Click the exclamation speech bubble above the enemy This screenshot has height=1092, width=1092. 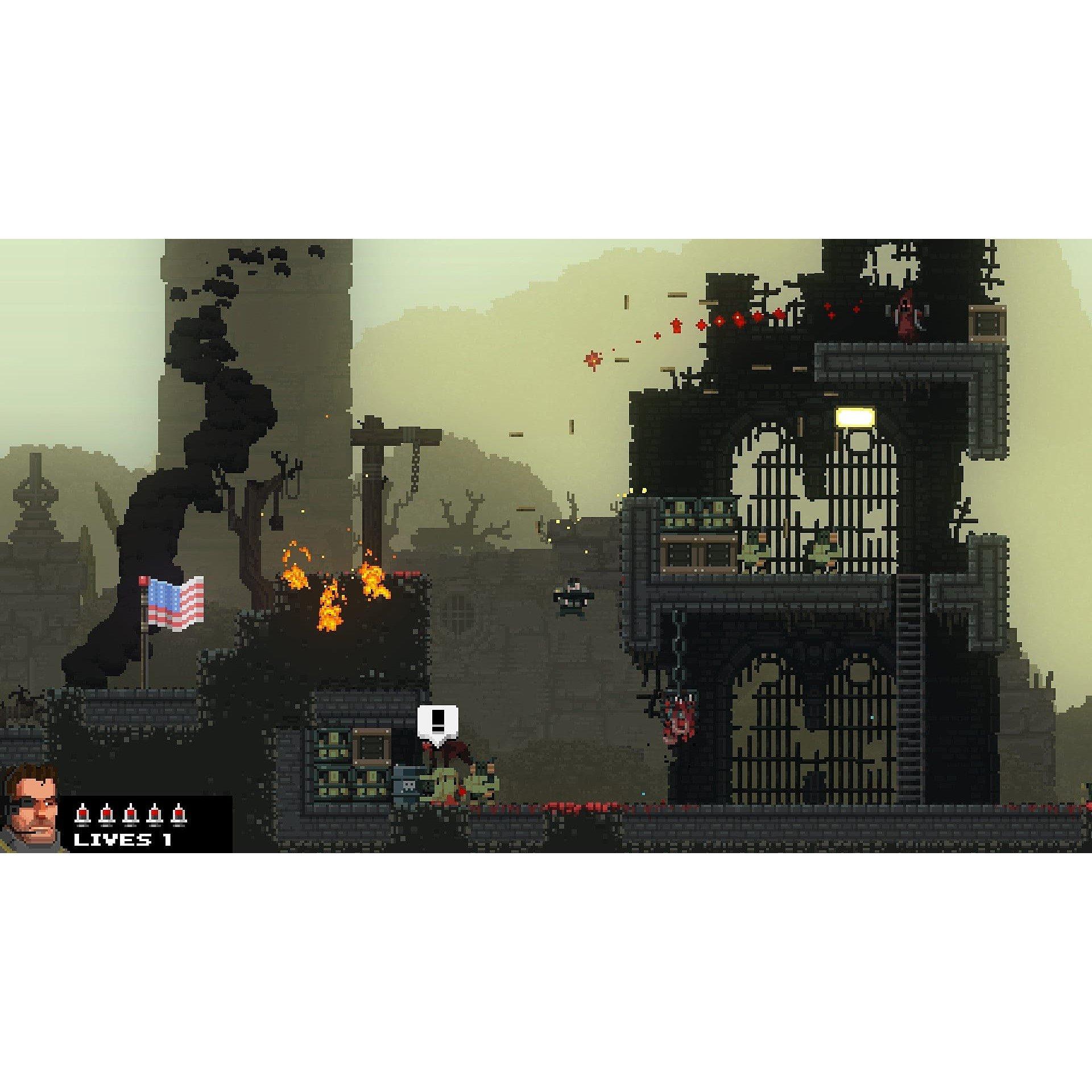coord(438,721)
